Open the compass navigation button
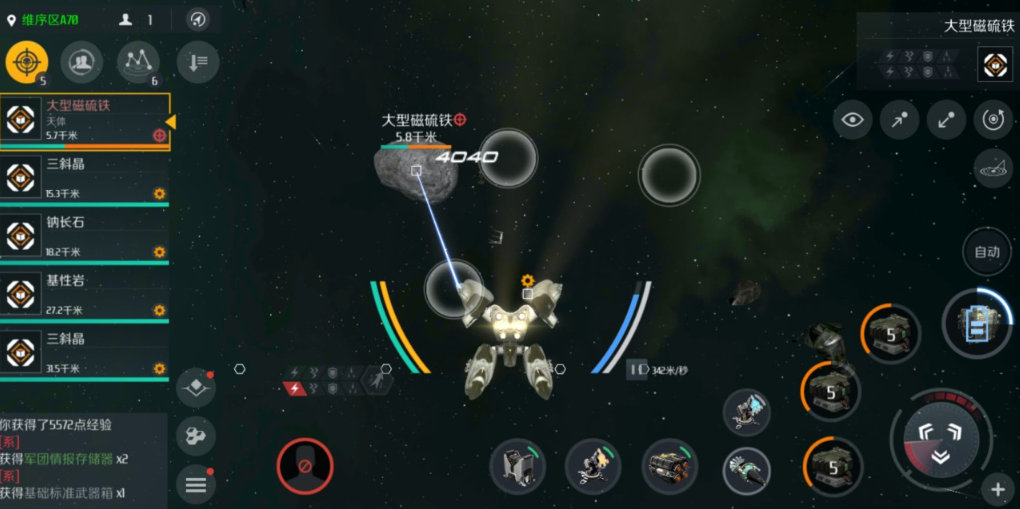Image resolution: width=1020 pixels, height=509 pixels. 198,19
